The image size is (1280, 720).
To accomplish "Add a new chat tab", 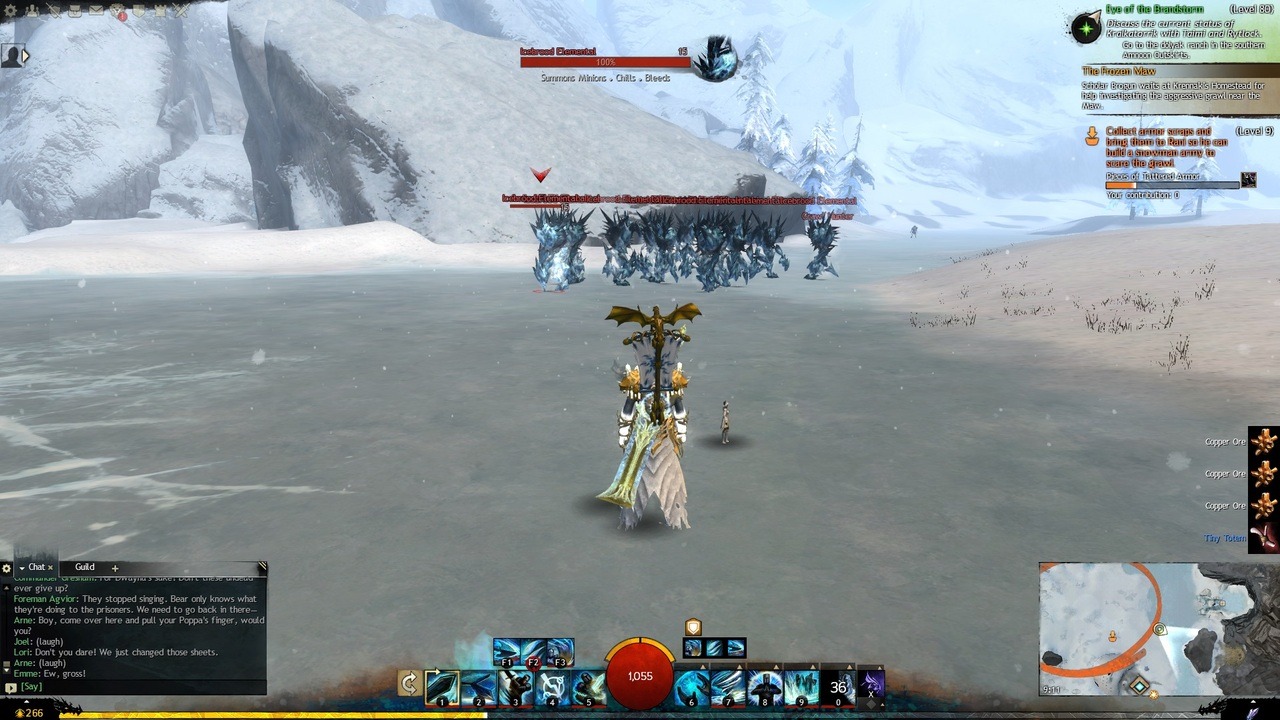I will point(115,568).
